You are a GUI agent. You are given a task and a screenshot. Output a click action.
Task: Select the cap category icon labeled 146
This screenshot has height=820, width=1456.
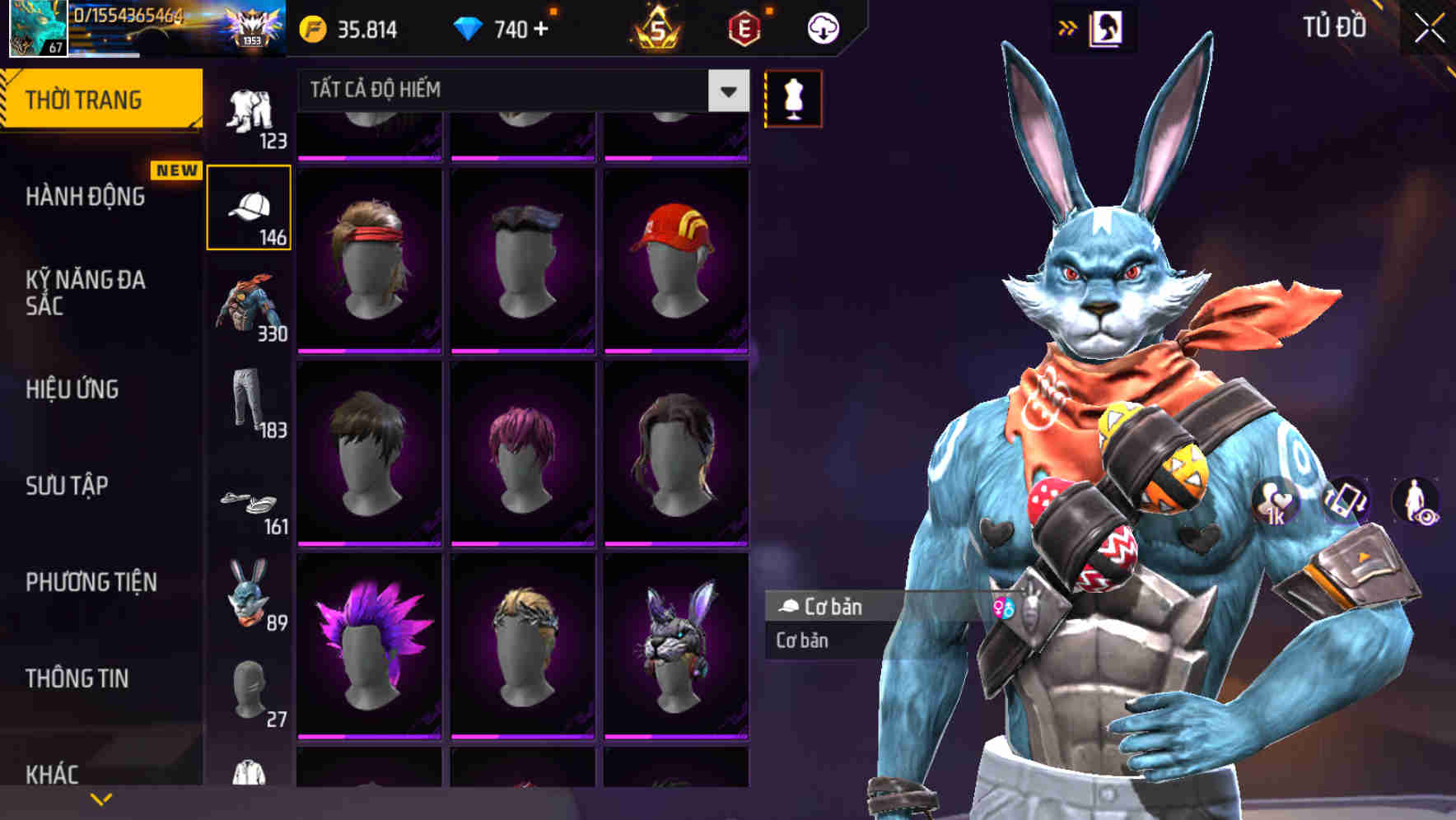coord(250,207)
